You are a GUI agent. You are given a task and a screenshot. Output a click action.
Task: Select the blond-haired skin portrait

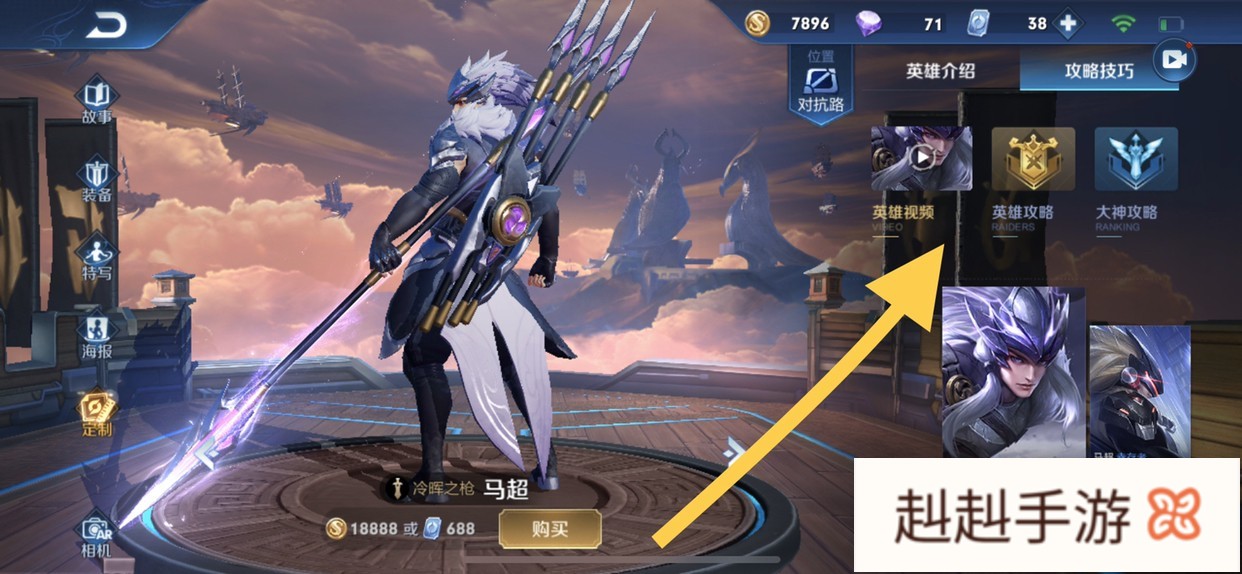pyautogui.click(x=1139, y=390)
